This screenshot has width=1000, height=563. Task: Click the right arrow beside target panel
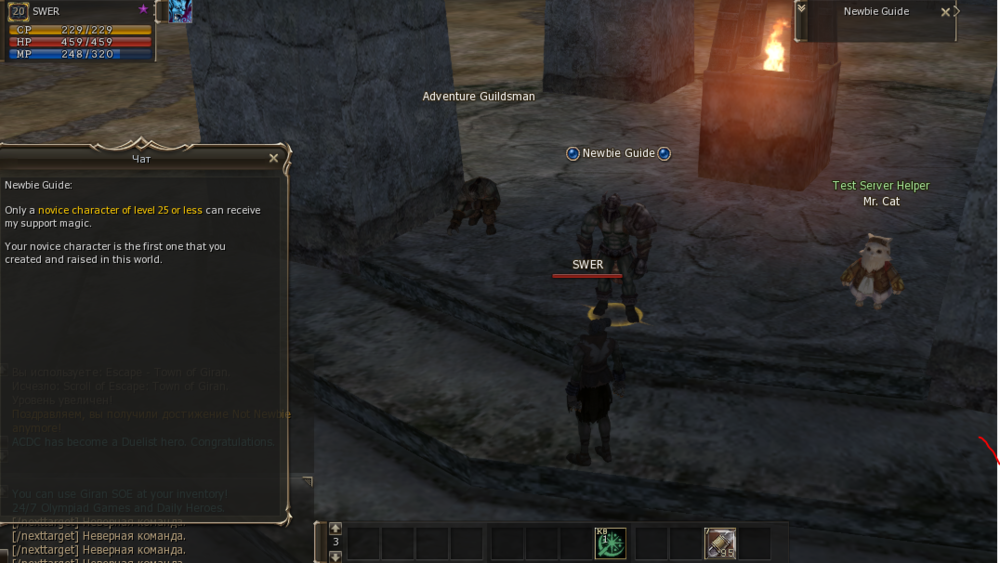coord(958,12)
